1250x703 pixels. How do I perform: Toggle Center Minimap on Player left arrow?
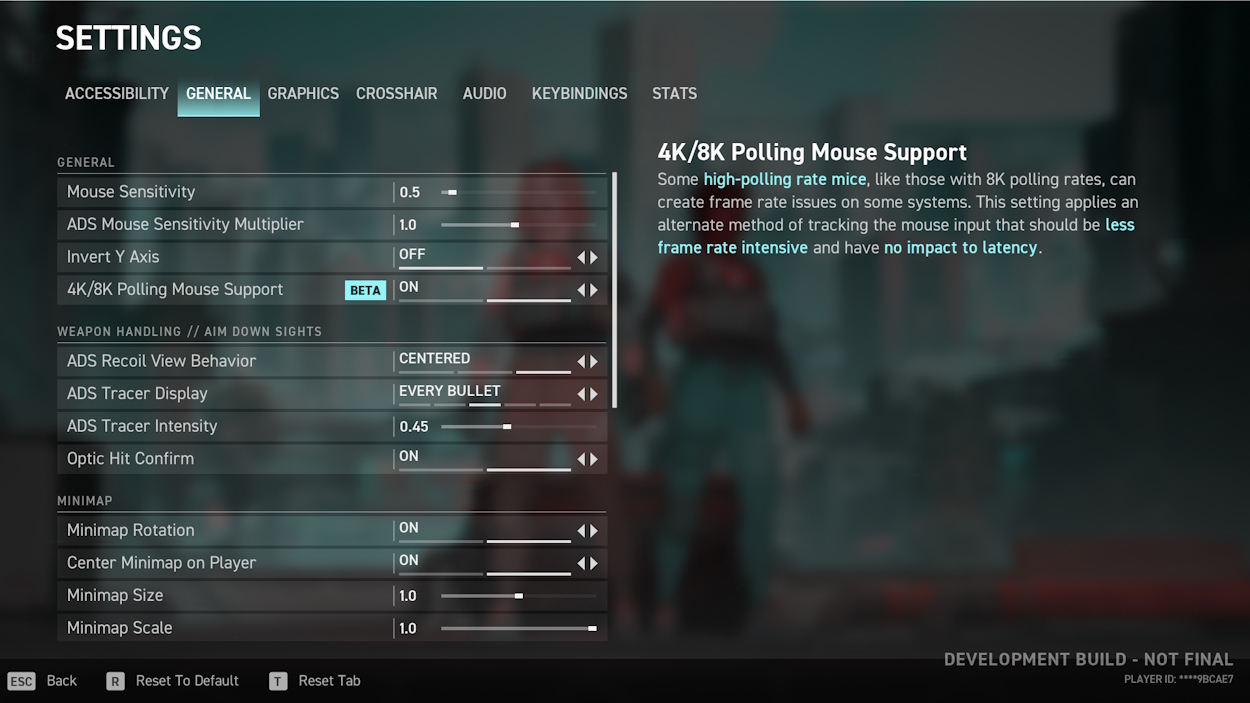point(581,564)
